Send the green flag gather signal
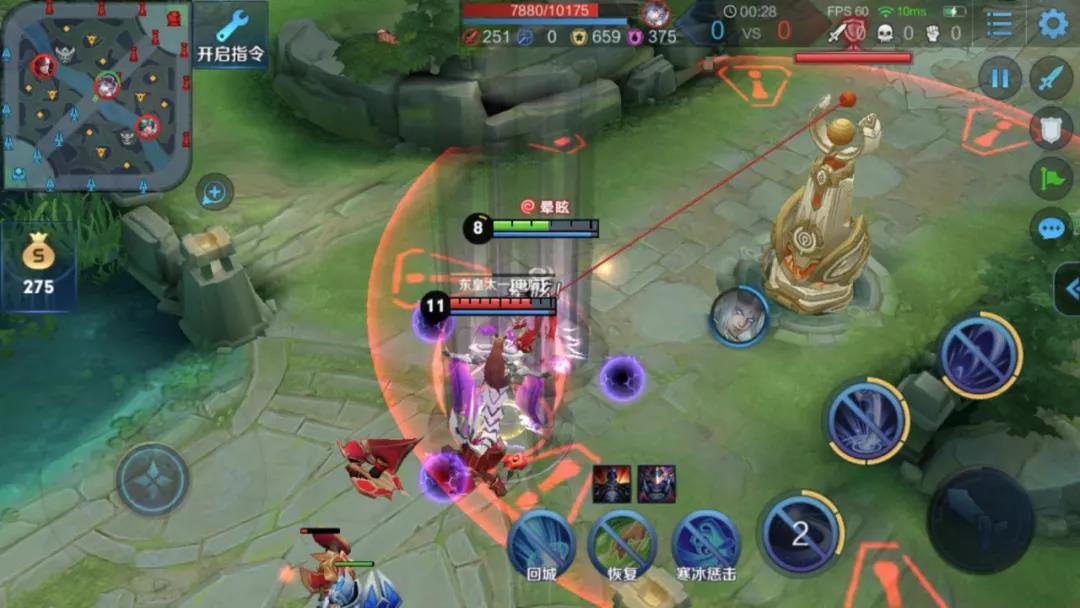1080x608 pixels. (x=1051, y=178)
